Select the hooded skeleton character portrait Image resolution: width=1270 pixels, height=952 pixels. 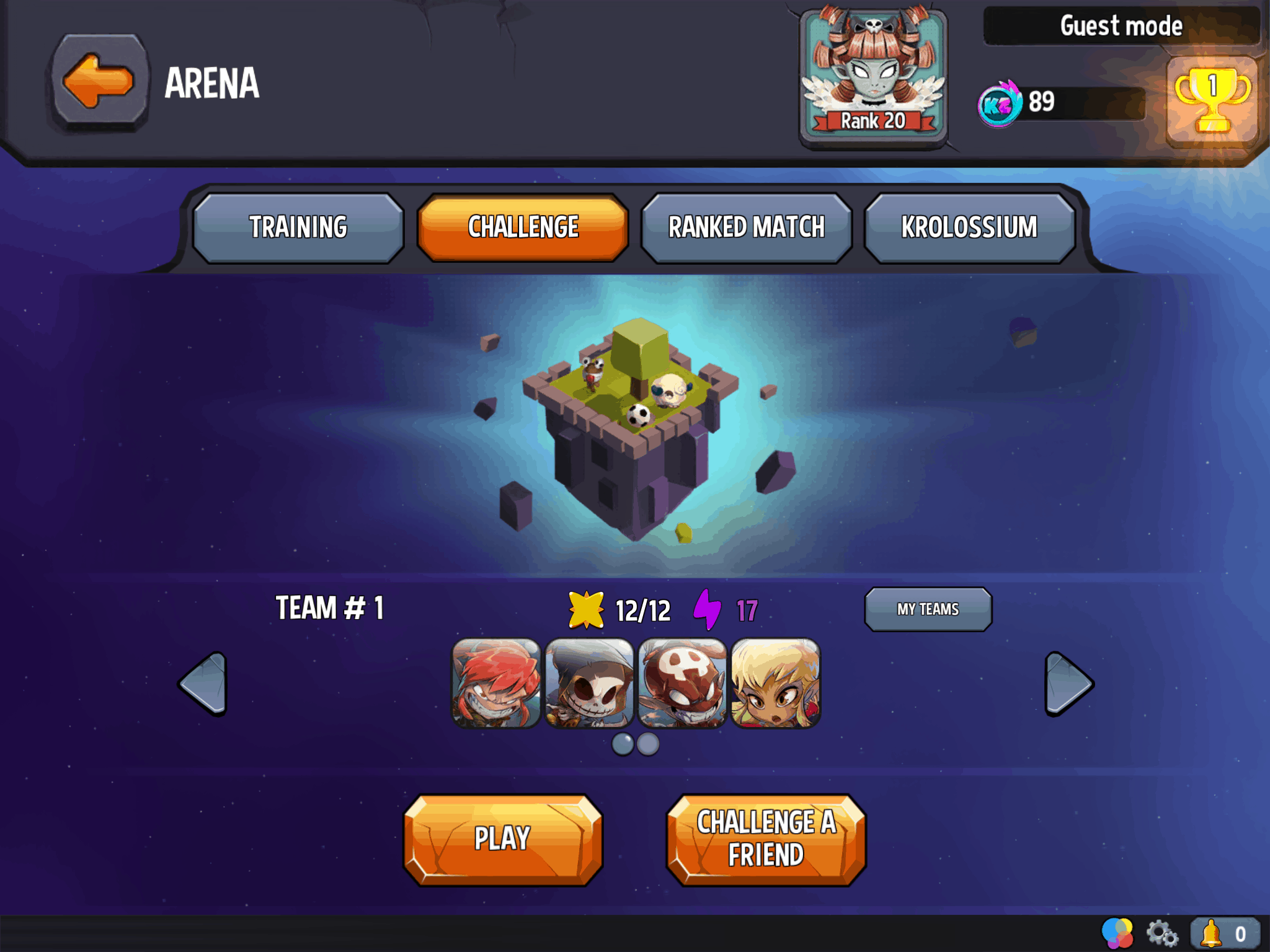click(589, 683)
